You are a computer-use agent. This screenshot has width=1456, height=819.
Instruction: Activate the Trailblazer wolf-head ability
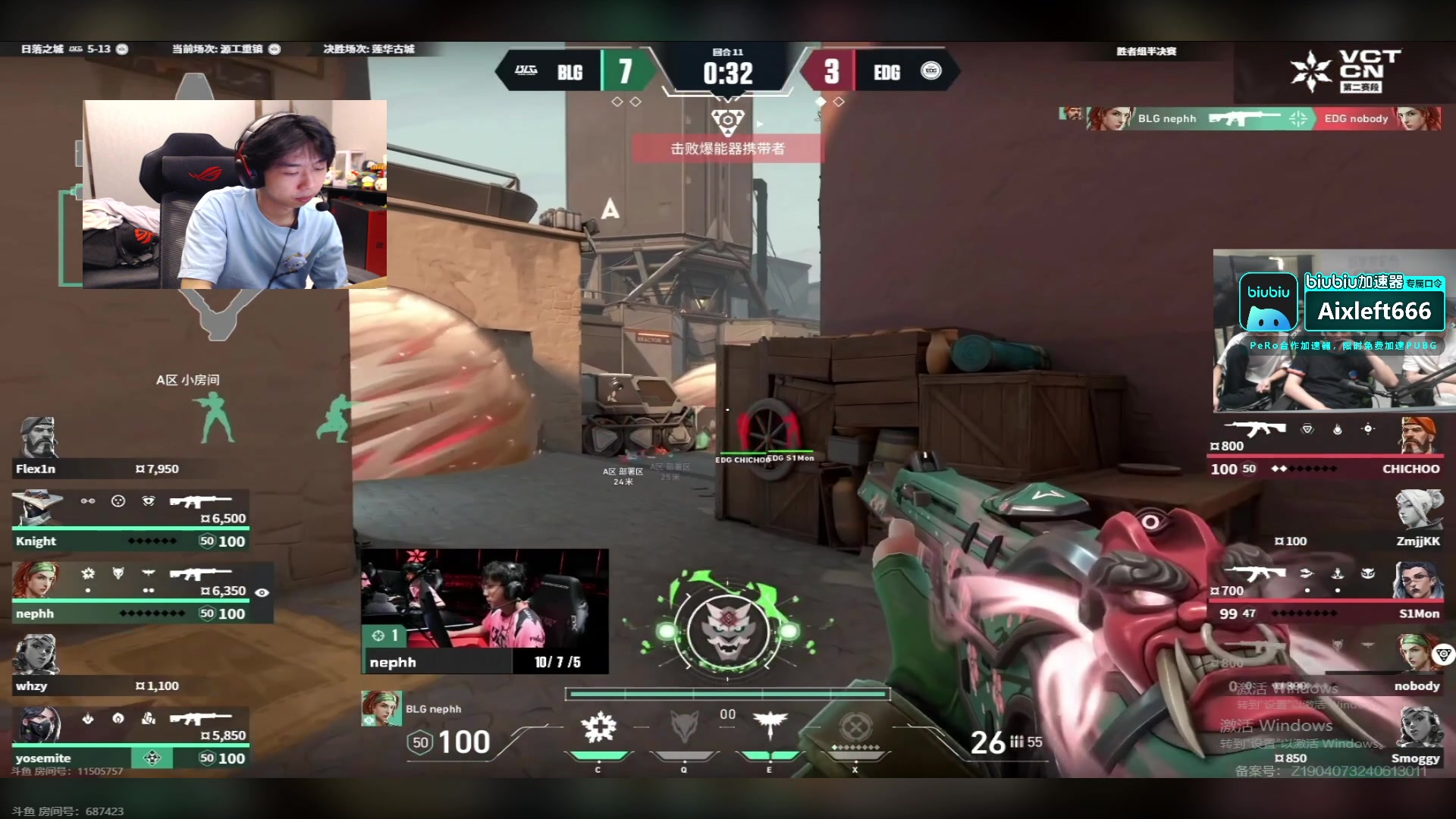(684, 728)
